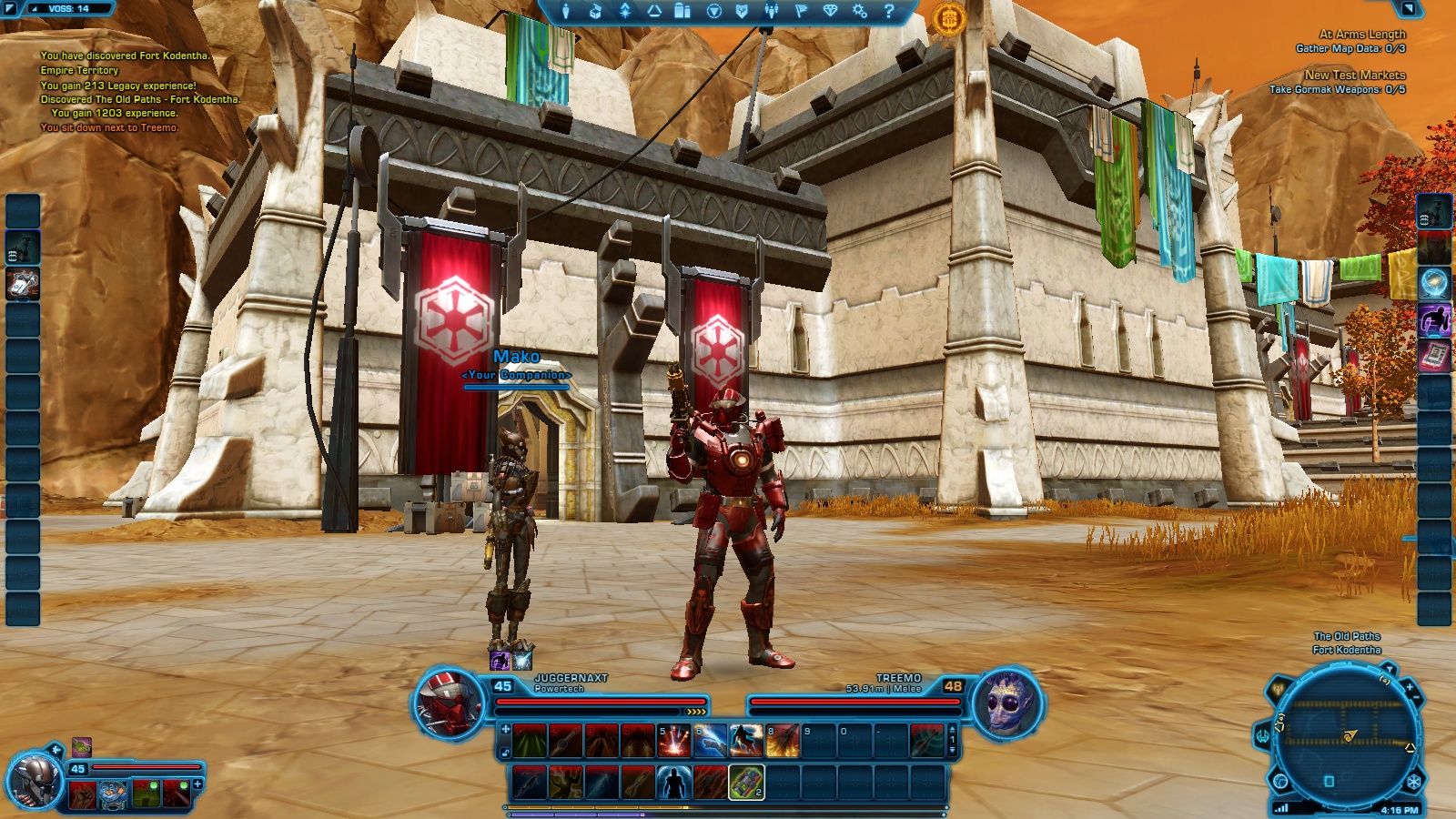Click the question mark help icon
This screenshot has height=819, width=1456.
(889, 11)
